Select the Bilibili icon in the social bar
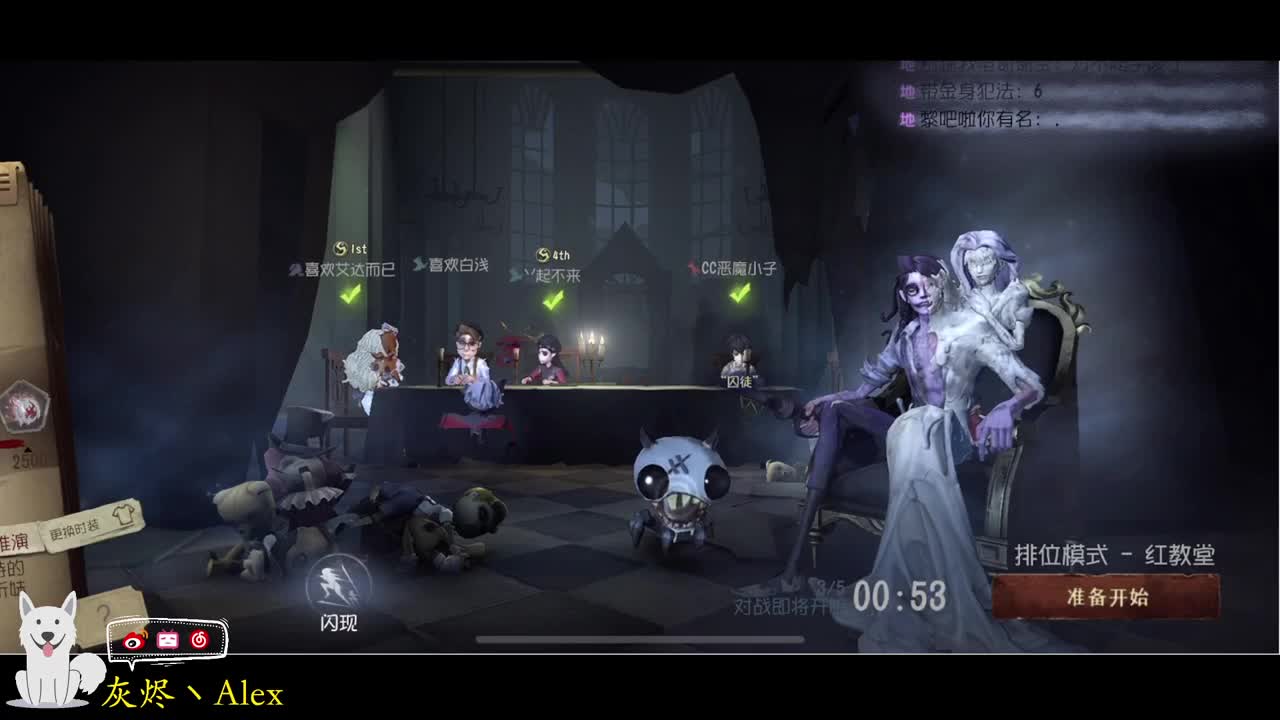 tap(168, 641)
